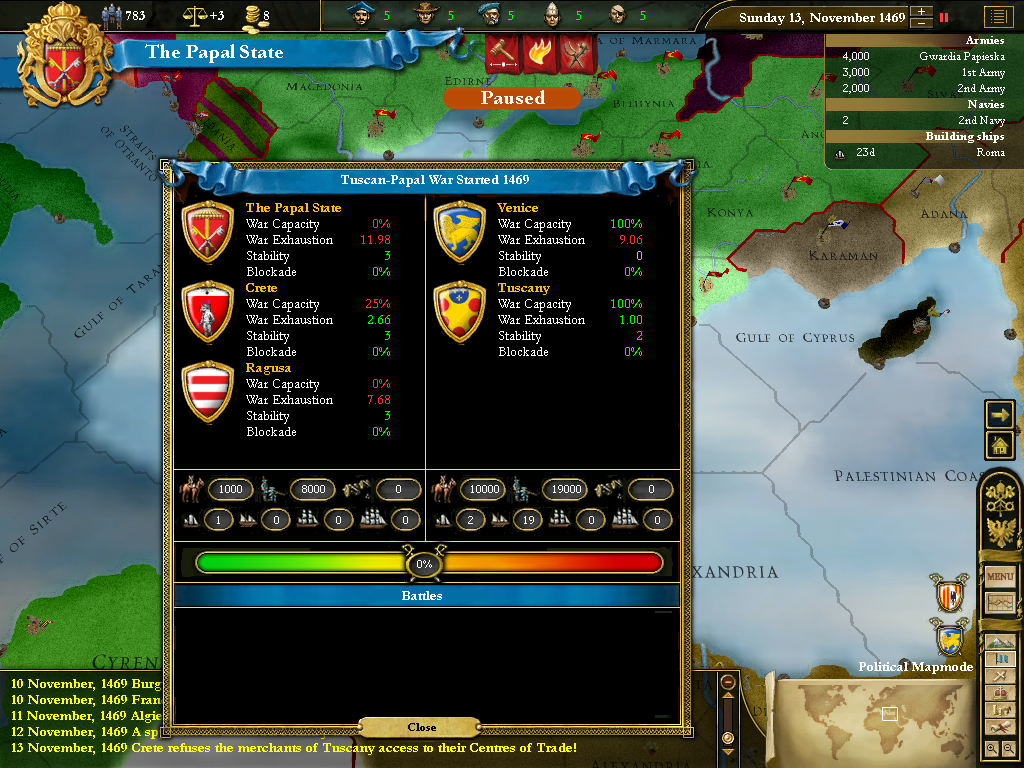Screen dimensions: 1024x768
Task: Increase game speed with the plus button
Action: (x=921, y=13)
